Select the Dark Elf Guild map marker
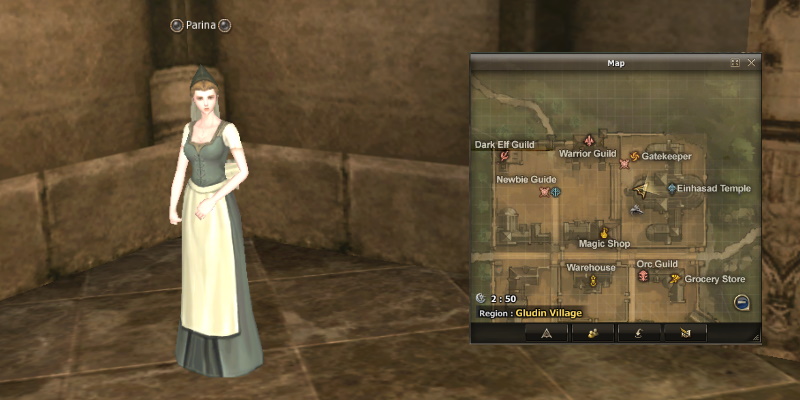Screen dimensions: 800x400 [505, 156]
